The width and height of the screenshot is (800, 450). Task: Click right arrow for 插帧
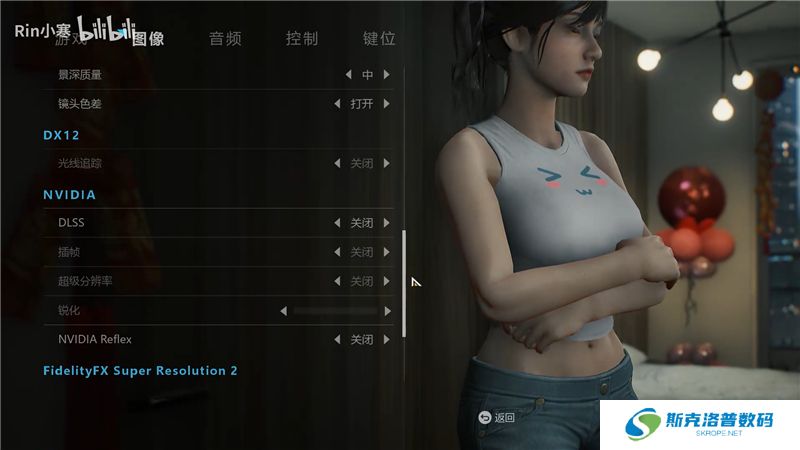(387, 252)
